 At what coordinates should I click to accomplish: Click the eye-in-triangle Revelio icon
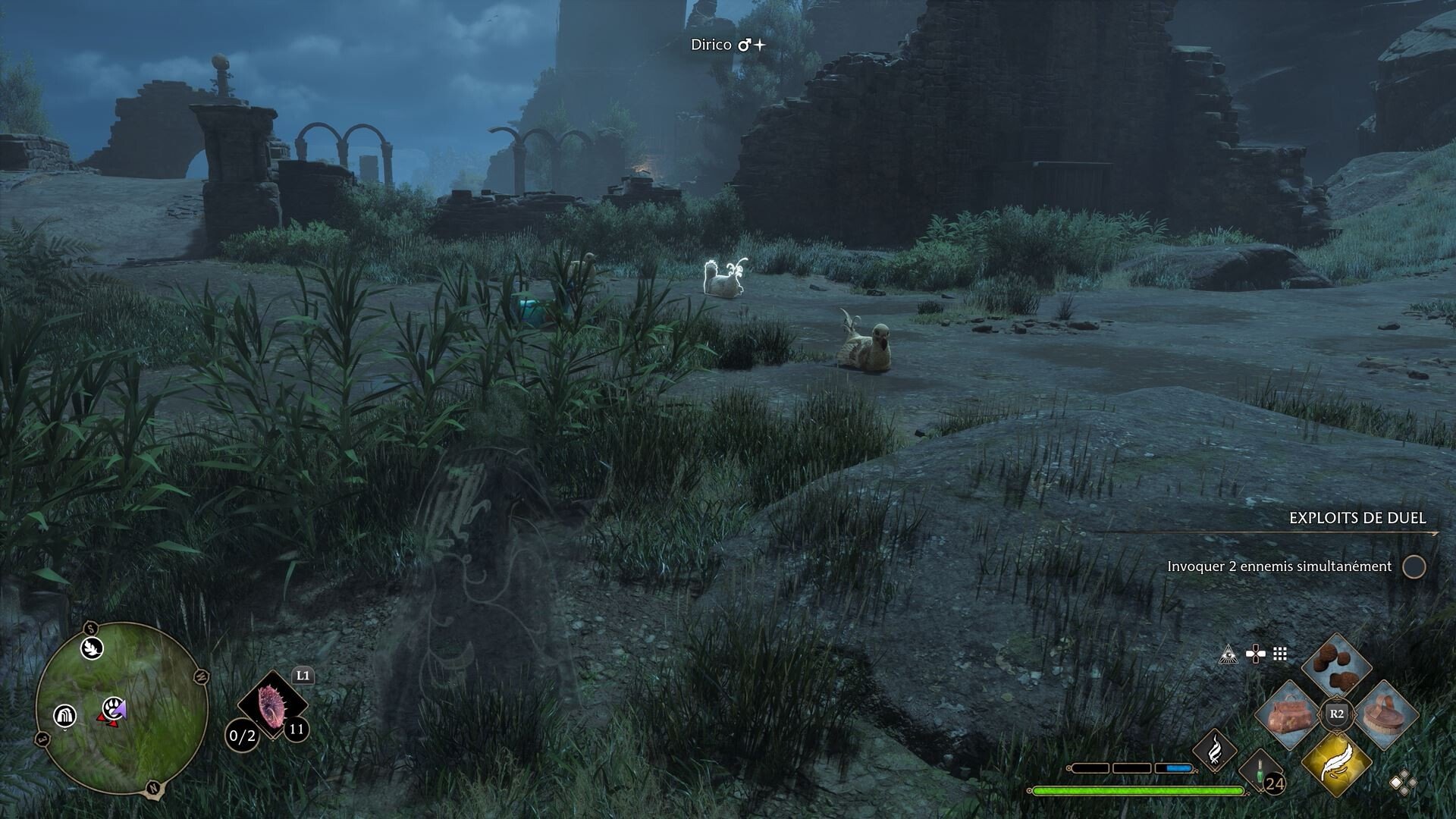click(x=1228, y=654)
